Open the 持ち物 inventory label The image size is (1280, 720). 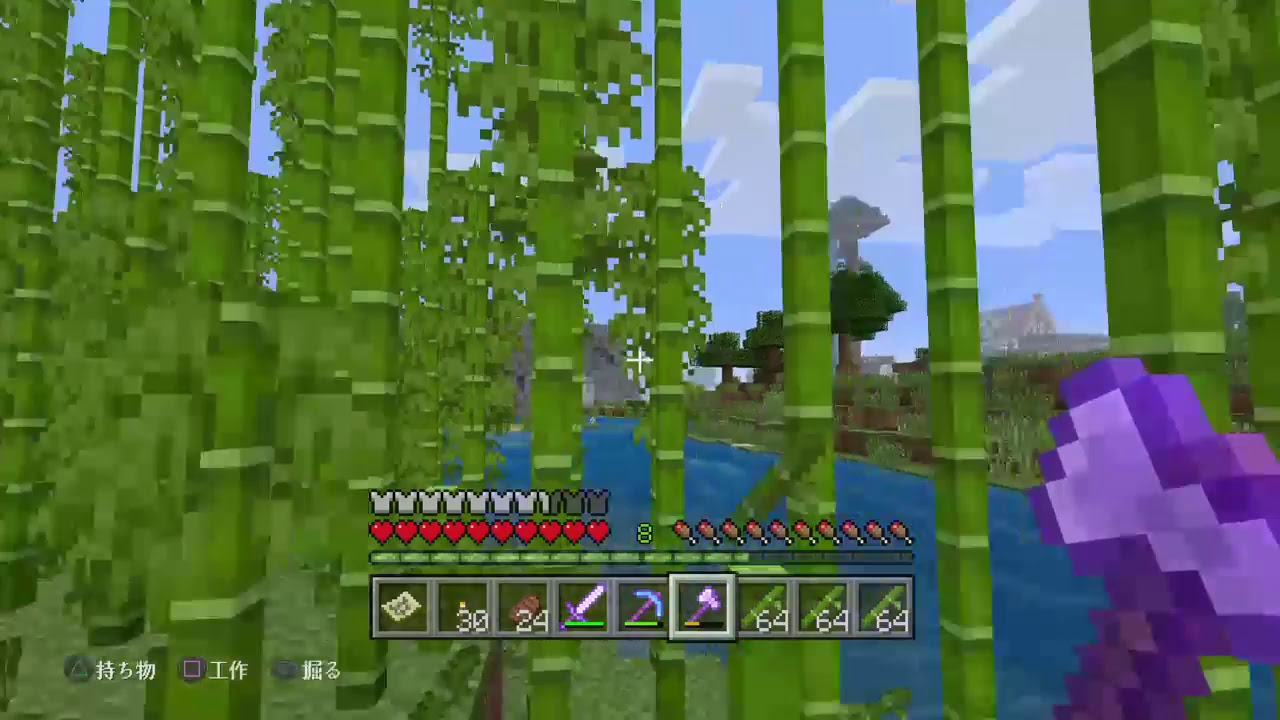pyautogui.click(x=125, y=671)
